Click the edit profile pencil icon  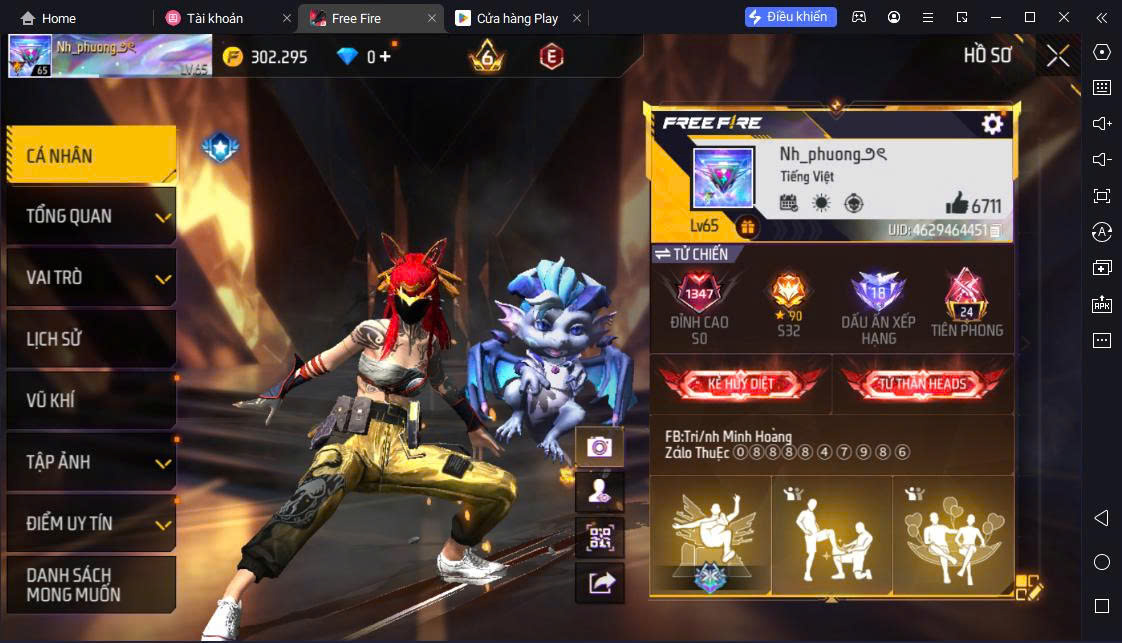coord(1029,587)
